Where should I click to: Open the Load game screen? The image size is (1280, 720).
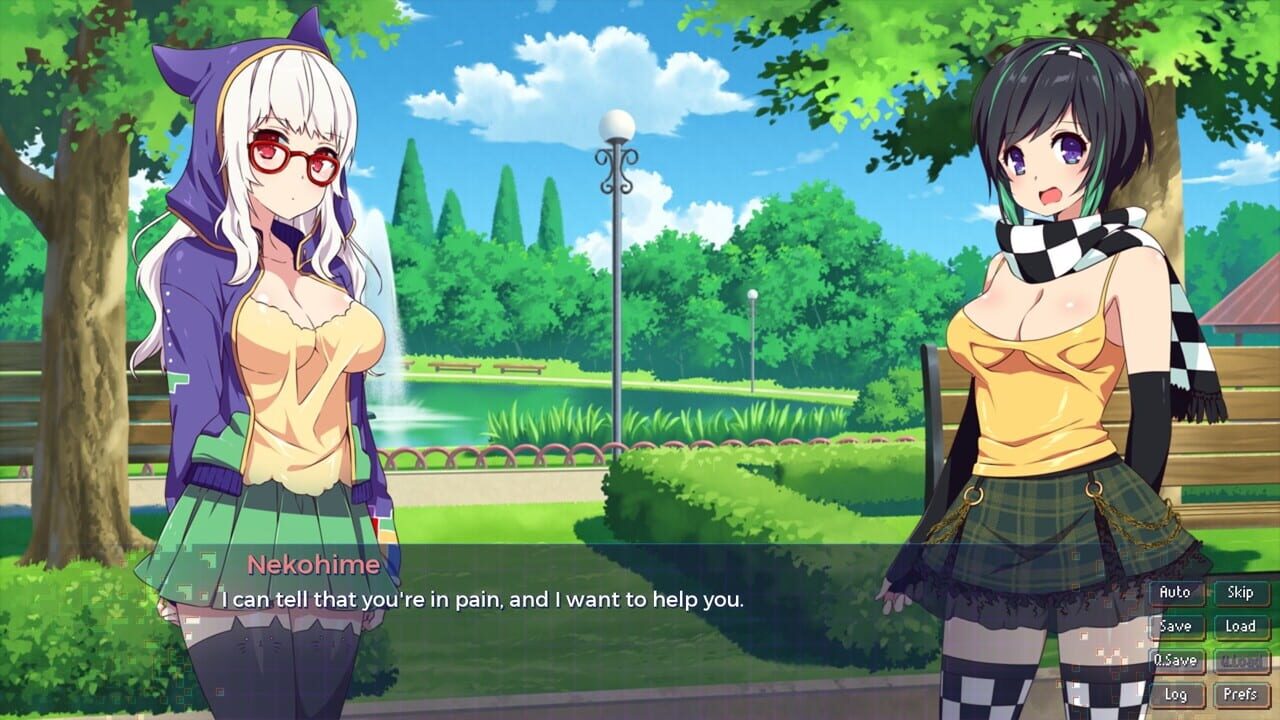[x=1240, y=626]
